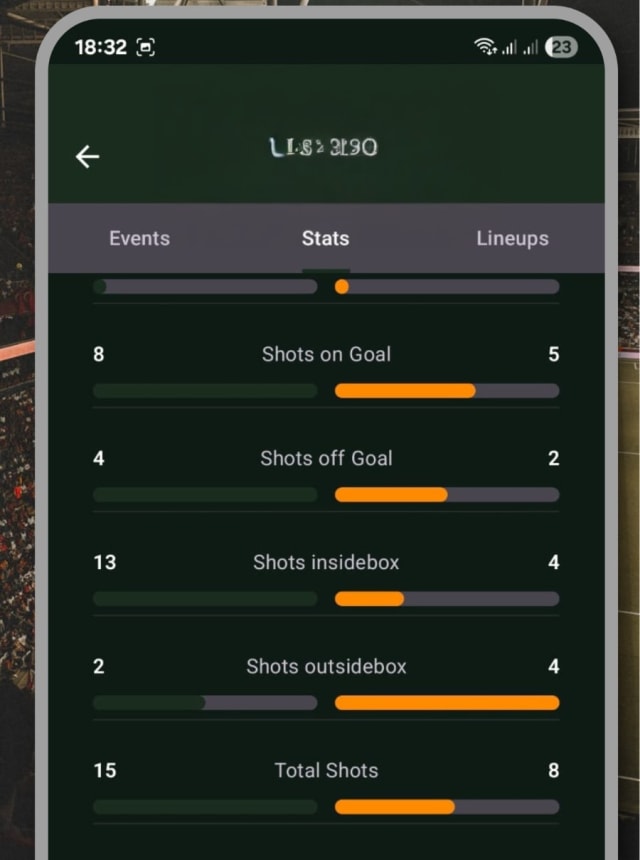The width and height of the screenshot is (640, 860).
Task: Go back using the arrow button
Action: tap(88, 156)
